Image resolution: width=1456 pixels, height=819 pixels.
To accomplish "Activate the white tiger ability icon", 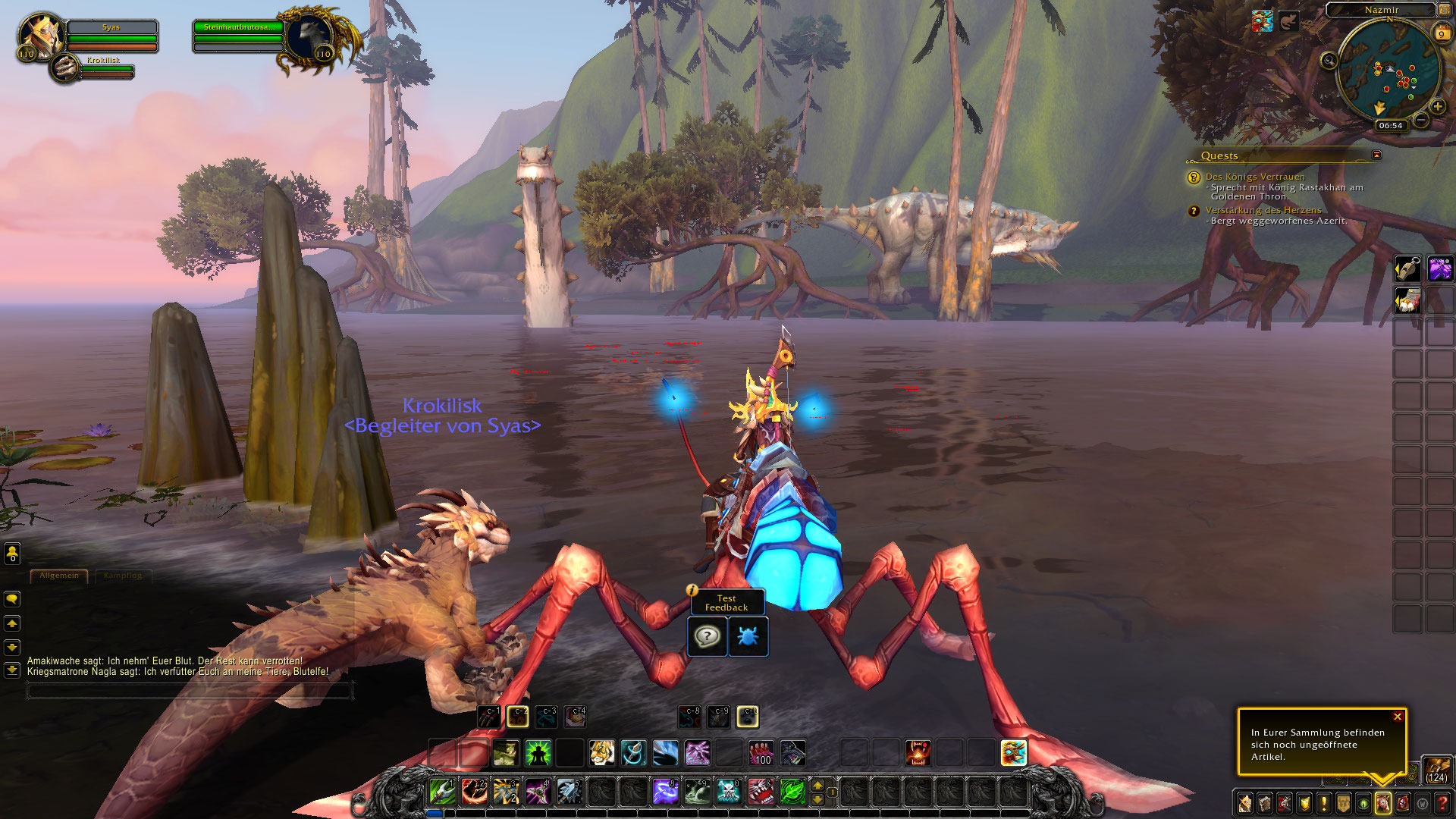I will (602, 753).
